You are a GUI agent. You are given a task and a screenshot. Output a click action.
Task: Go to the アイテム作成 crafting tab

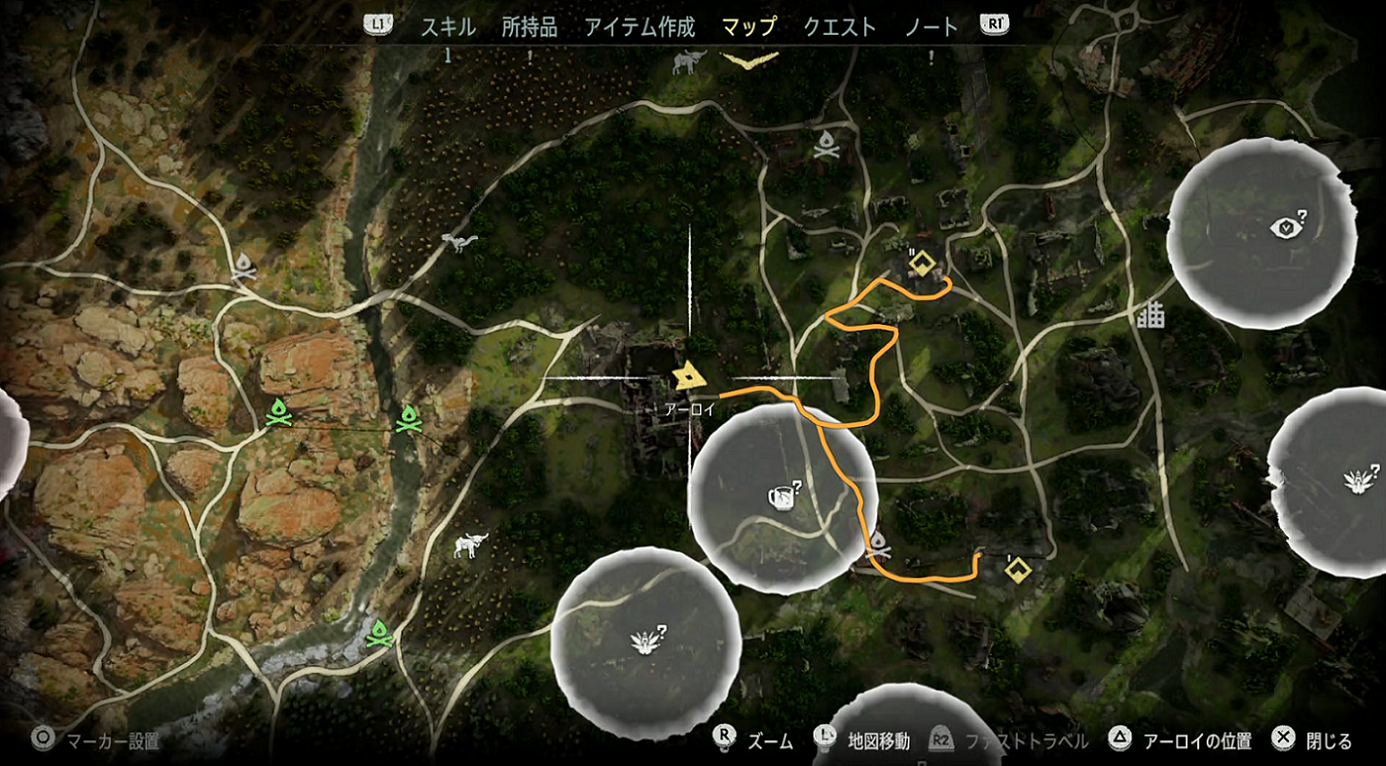[640, 27]
